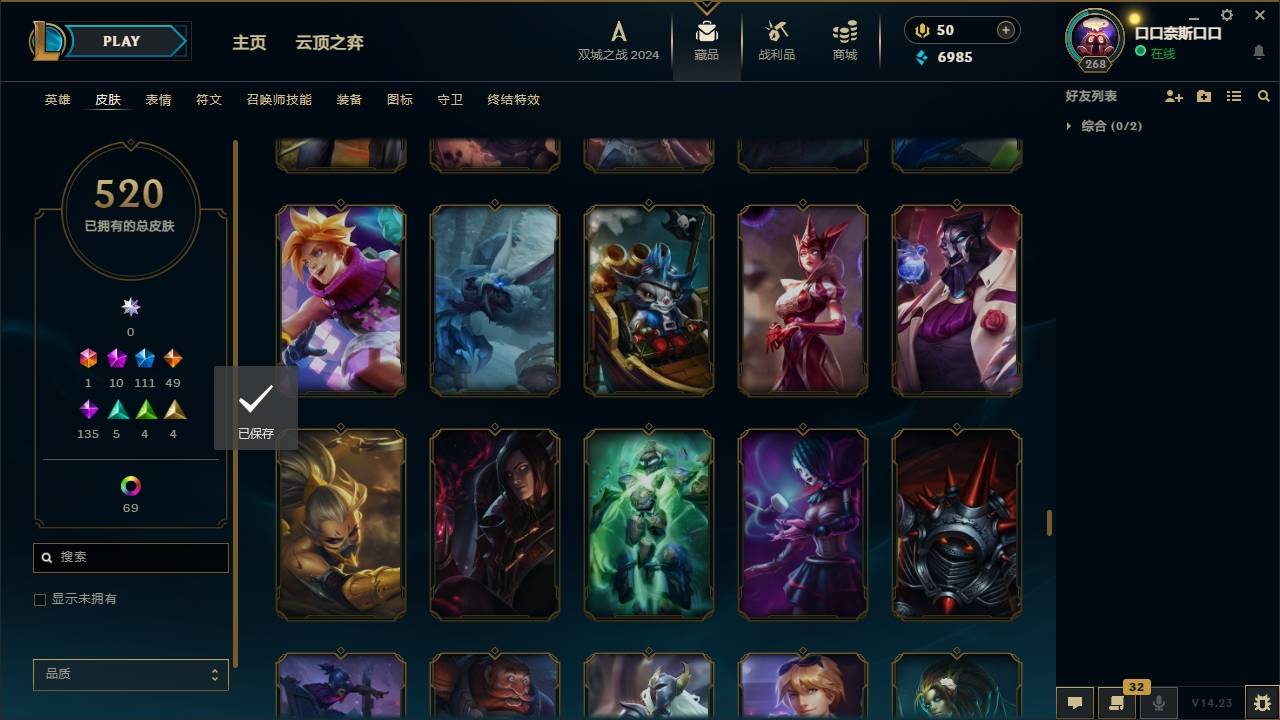1280x720 pixels.
Task: Click the PLAY button
Action: tap(120, 41)
